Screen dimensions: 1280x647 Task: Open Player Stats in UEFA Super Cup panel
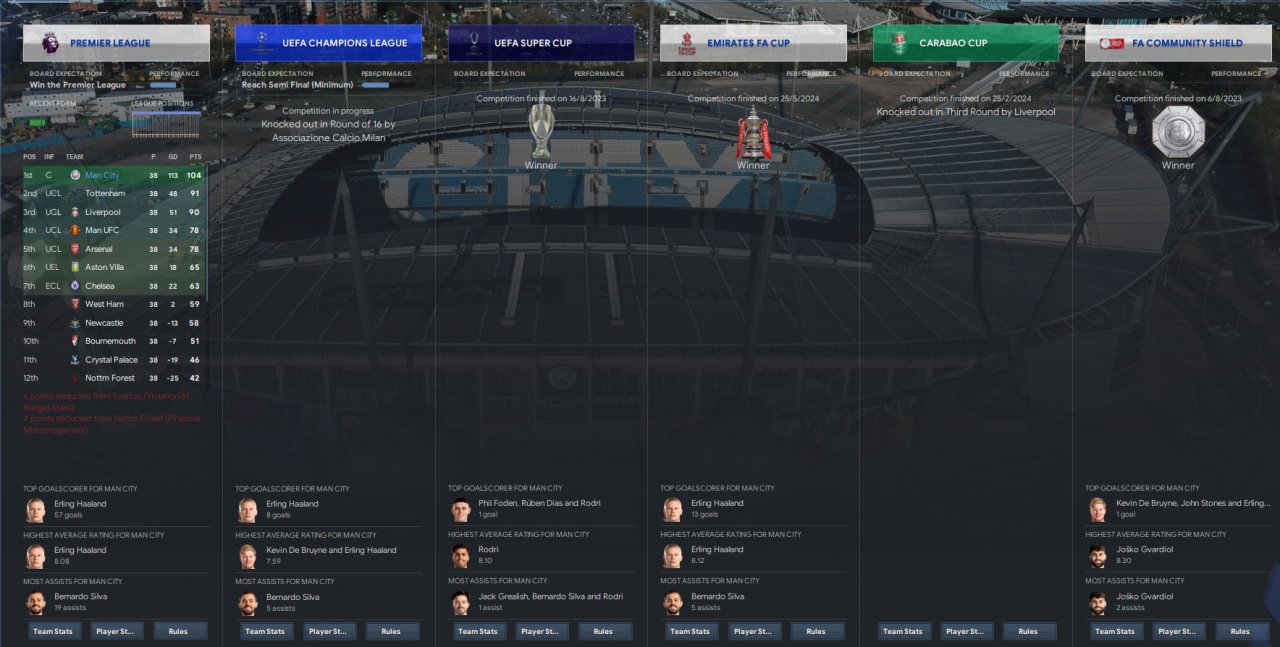point(541,631)
